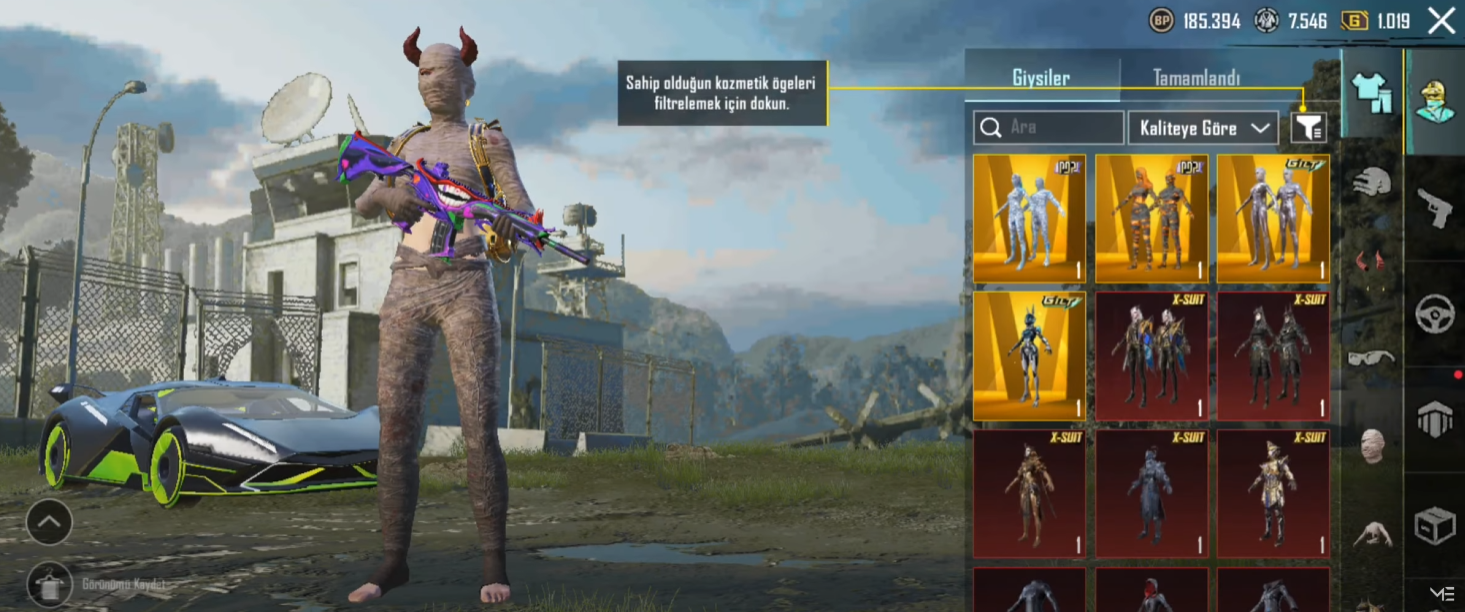The width and height of the screenshot is (1465, 612).
Task: Select the single blue rabbit-eared GILT outfit
Action: (x=1029, y=356)
